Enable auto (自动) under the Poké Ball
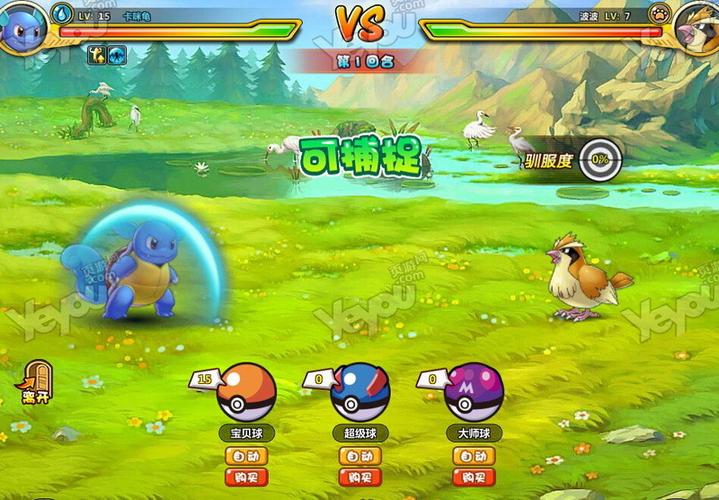This screenshot has width=719, height=500. coord(246,457)
